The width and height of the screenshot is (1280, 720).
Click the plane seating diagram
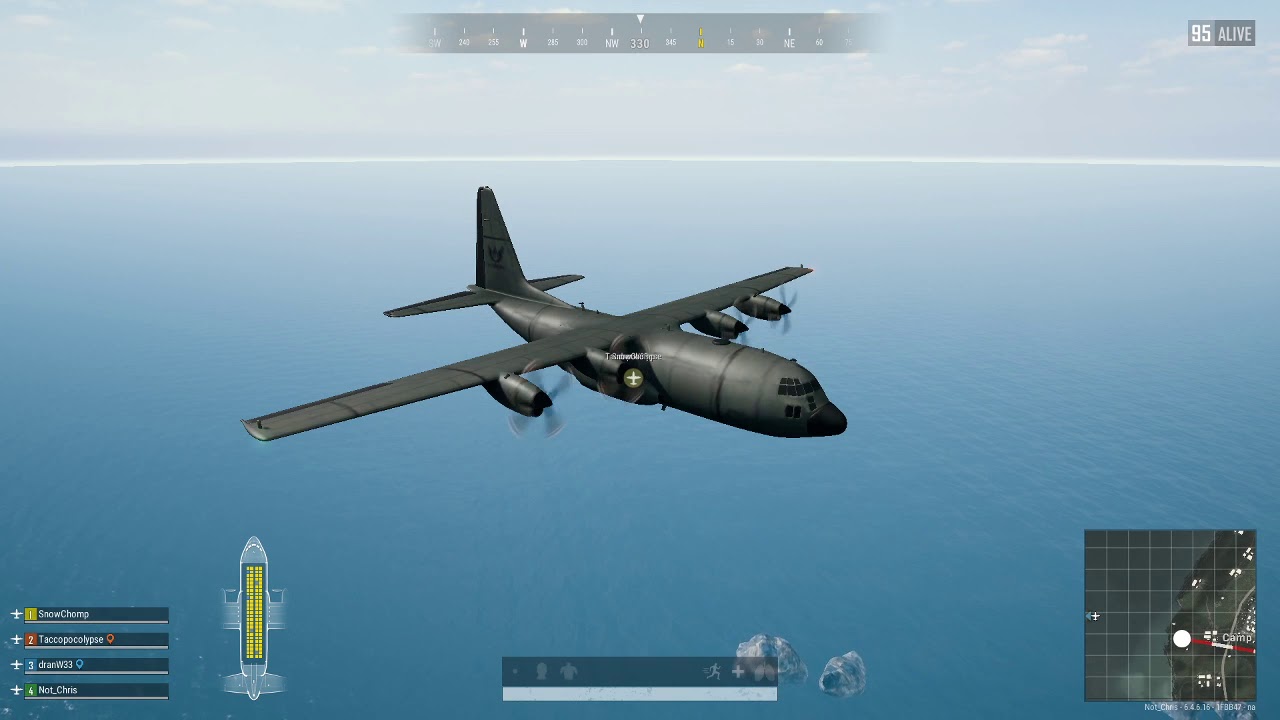coord(254,616)
